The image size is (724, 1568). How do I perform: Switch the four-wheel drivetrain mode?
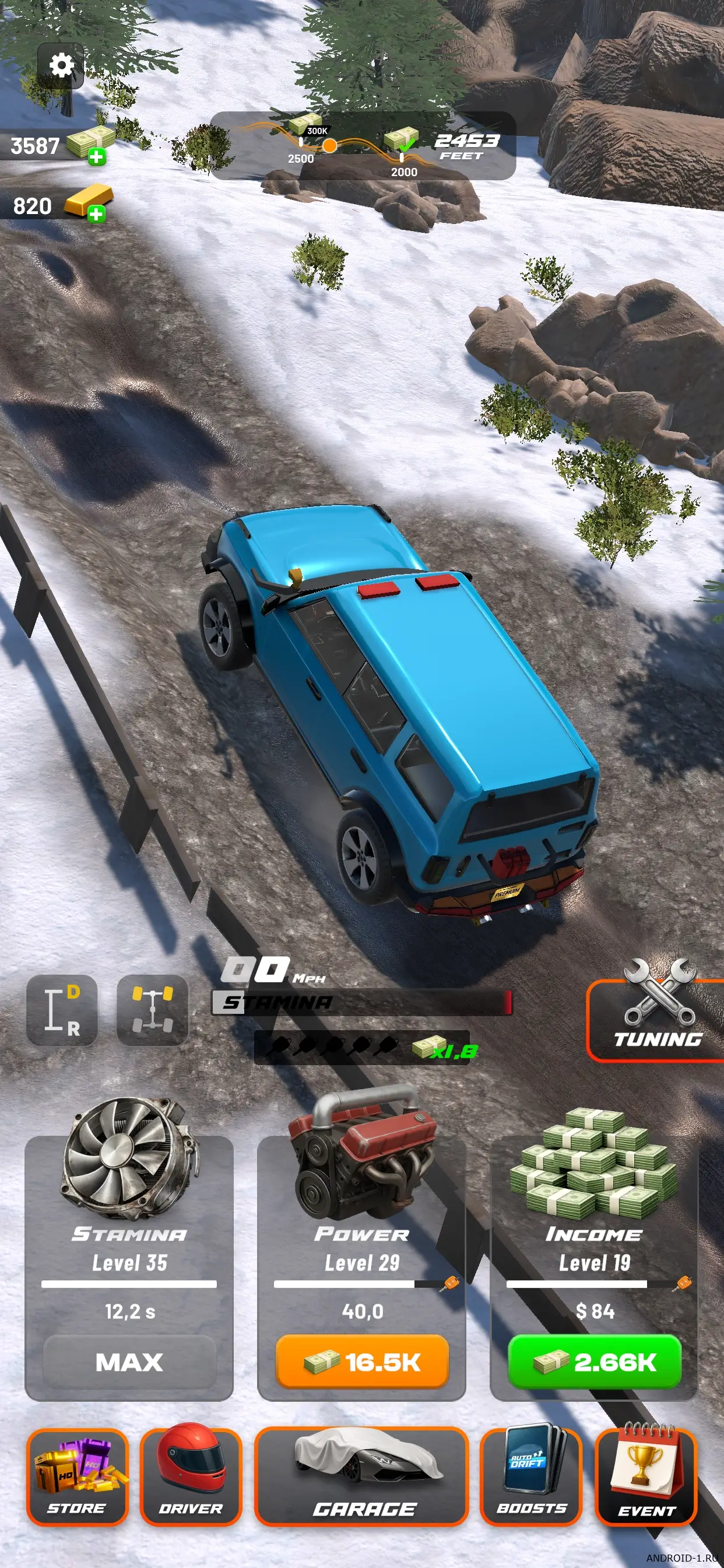[x=152, y=1010]
